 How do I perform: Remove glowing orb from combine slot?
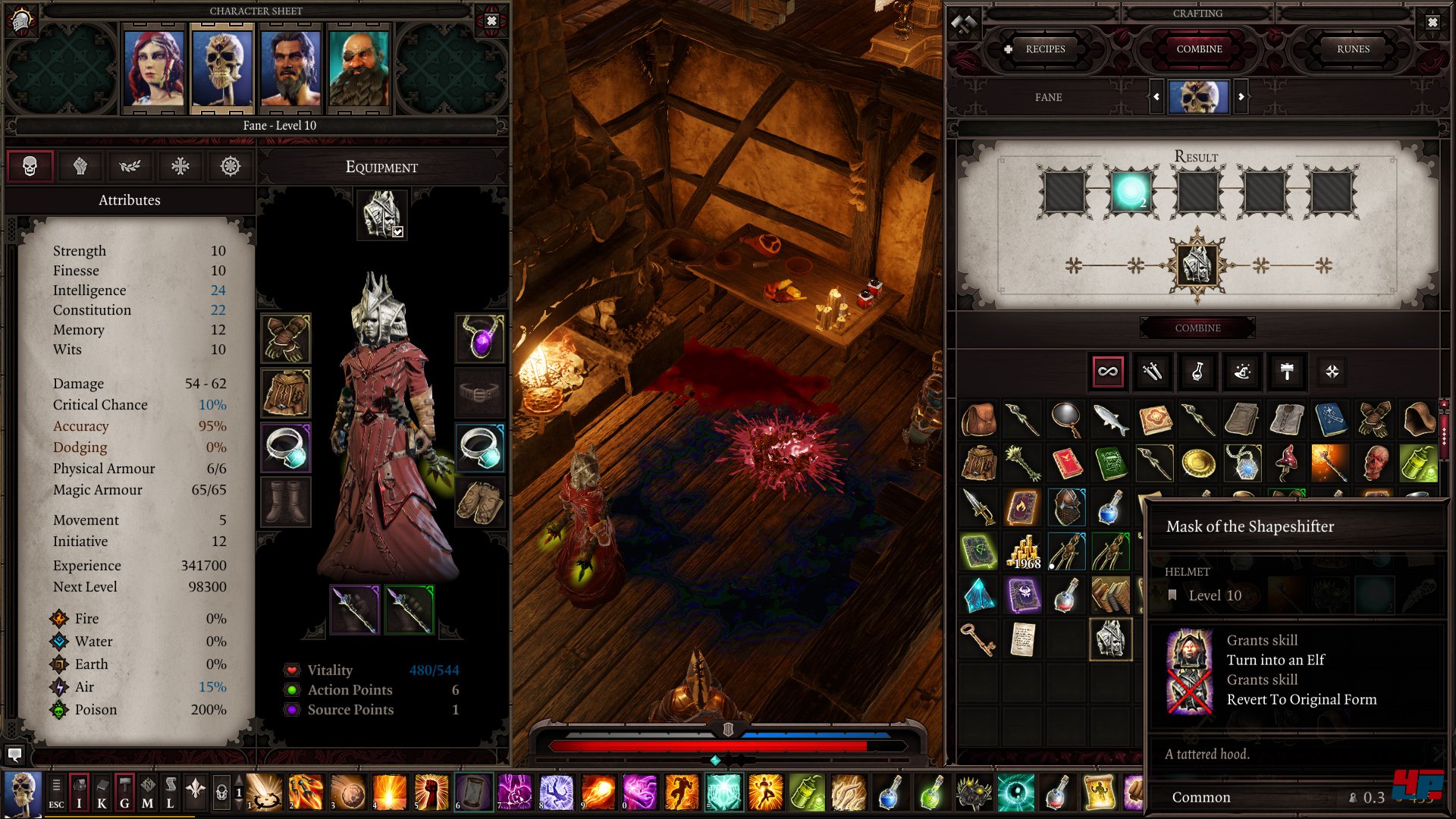point(1131,191)
